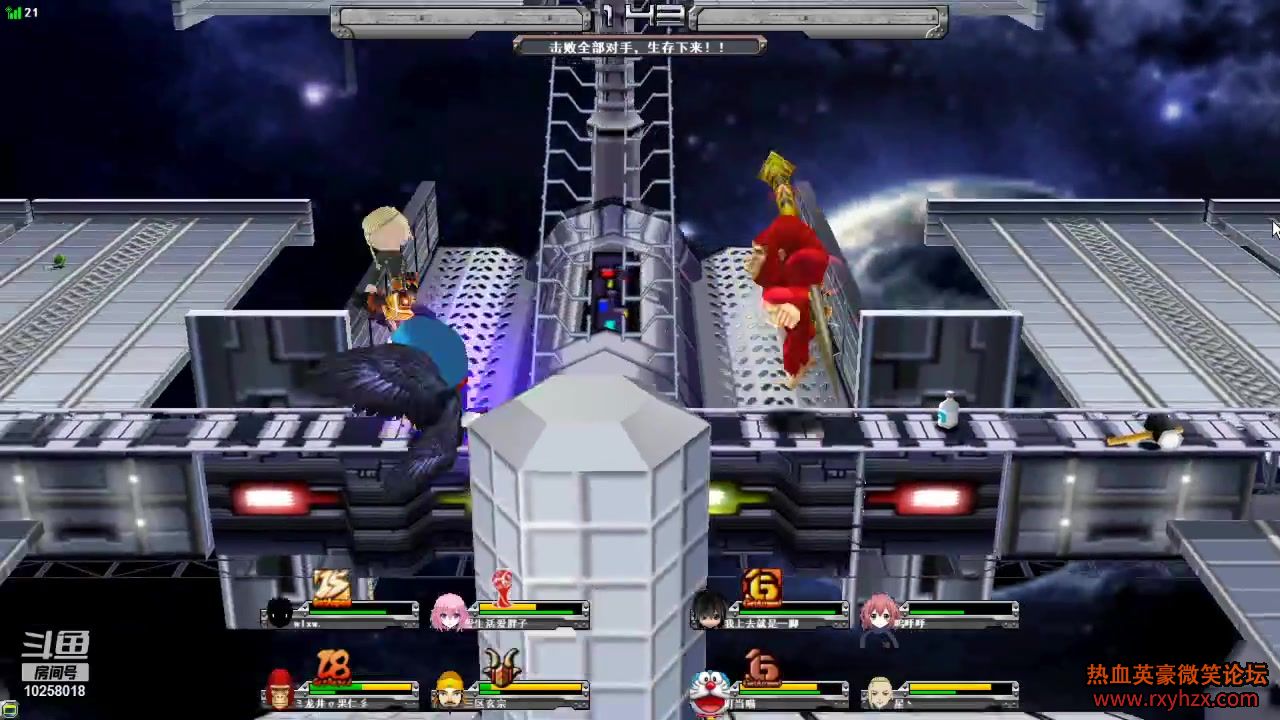Viewport: 1280px width, 720px height.
Task: Open the rxyhzx.com forum watermark link
Action: point(1177,699)
